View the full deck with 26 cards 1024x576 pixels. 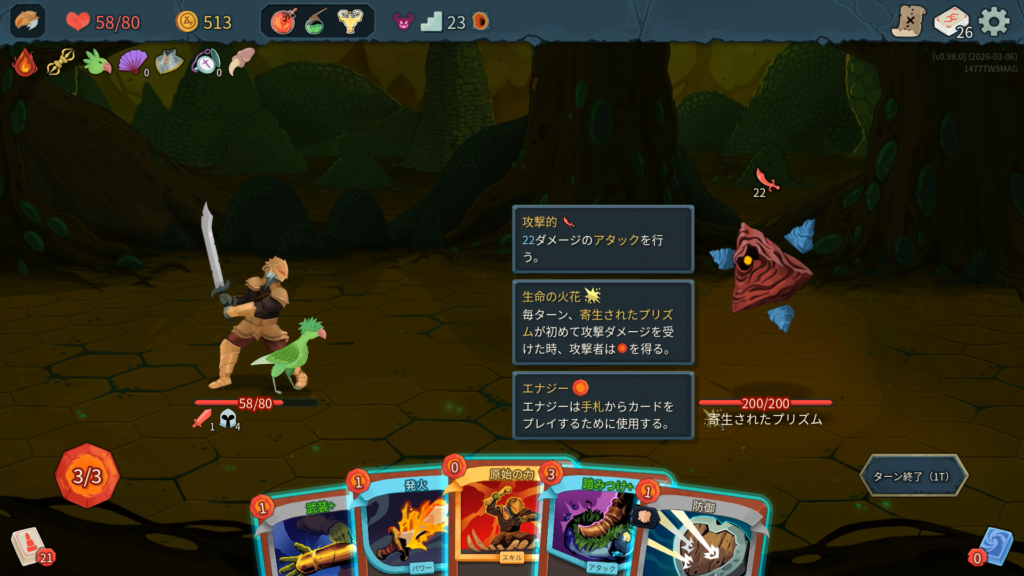tap(951, 21)
